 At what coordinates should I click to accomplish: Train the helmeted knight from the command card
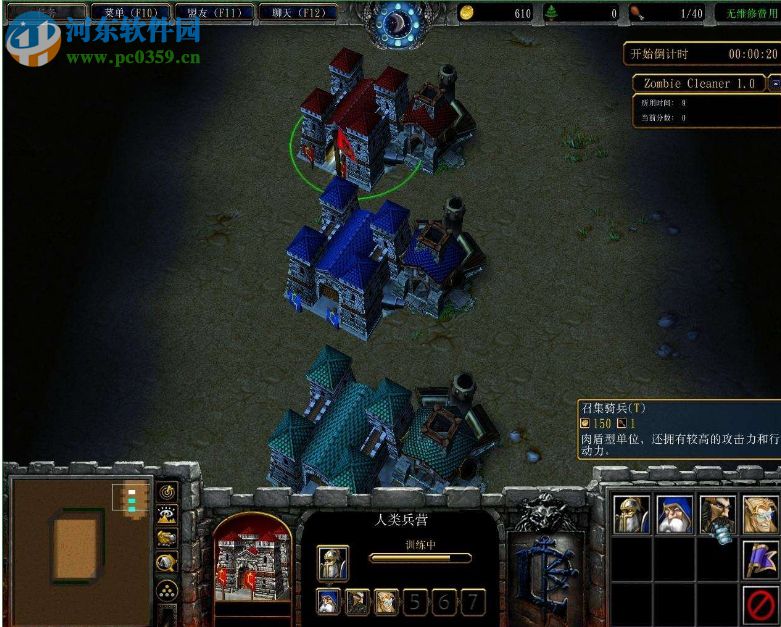pyautogui.click(x=632, y=514)
